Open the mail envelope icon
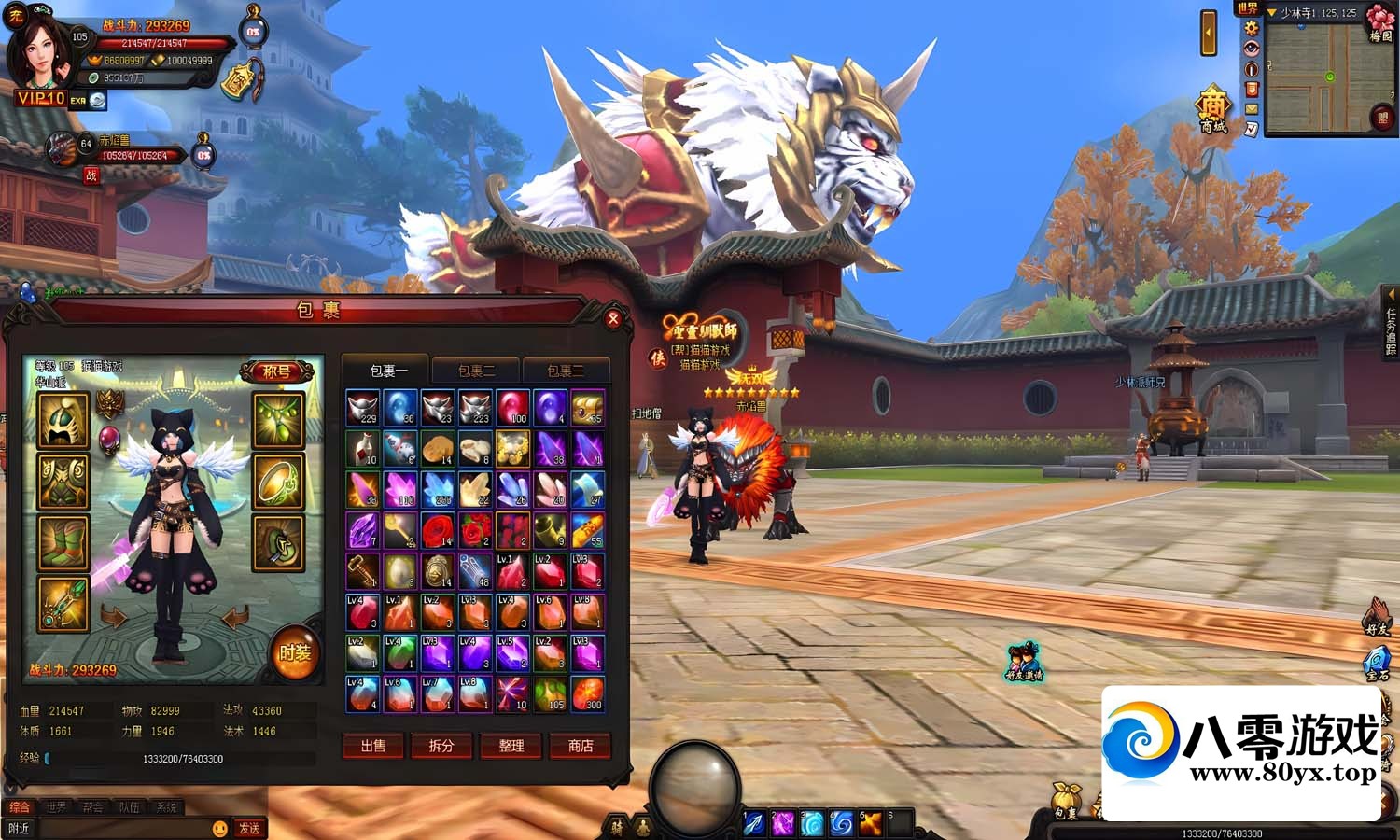Screen dimensions: 1400x840 [1252, 109]
